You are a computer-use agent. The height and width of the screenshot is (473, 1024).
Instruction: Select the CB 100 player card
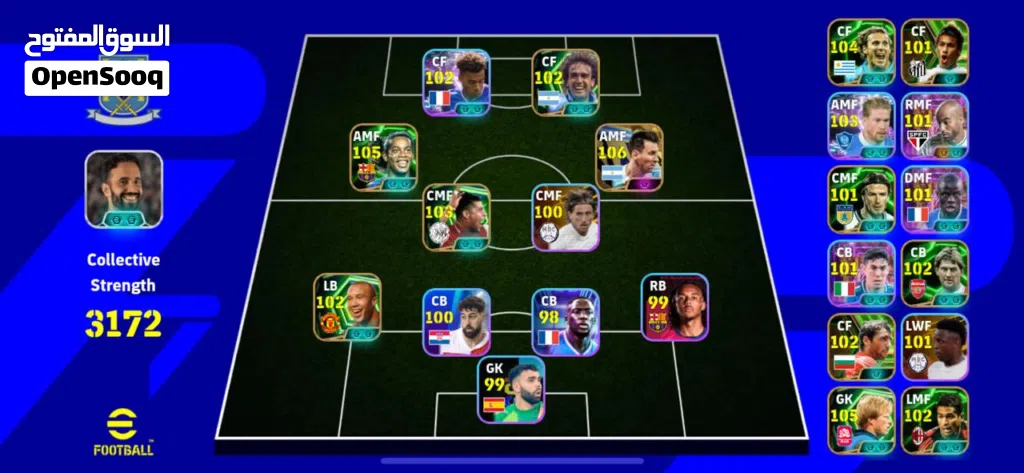pyautogui.click(x=456, y=322)
